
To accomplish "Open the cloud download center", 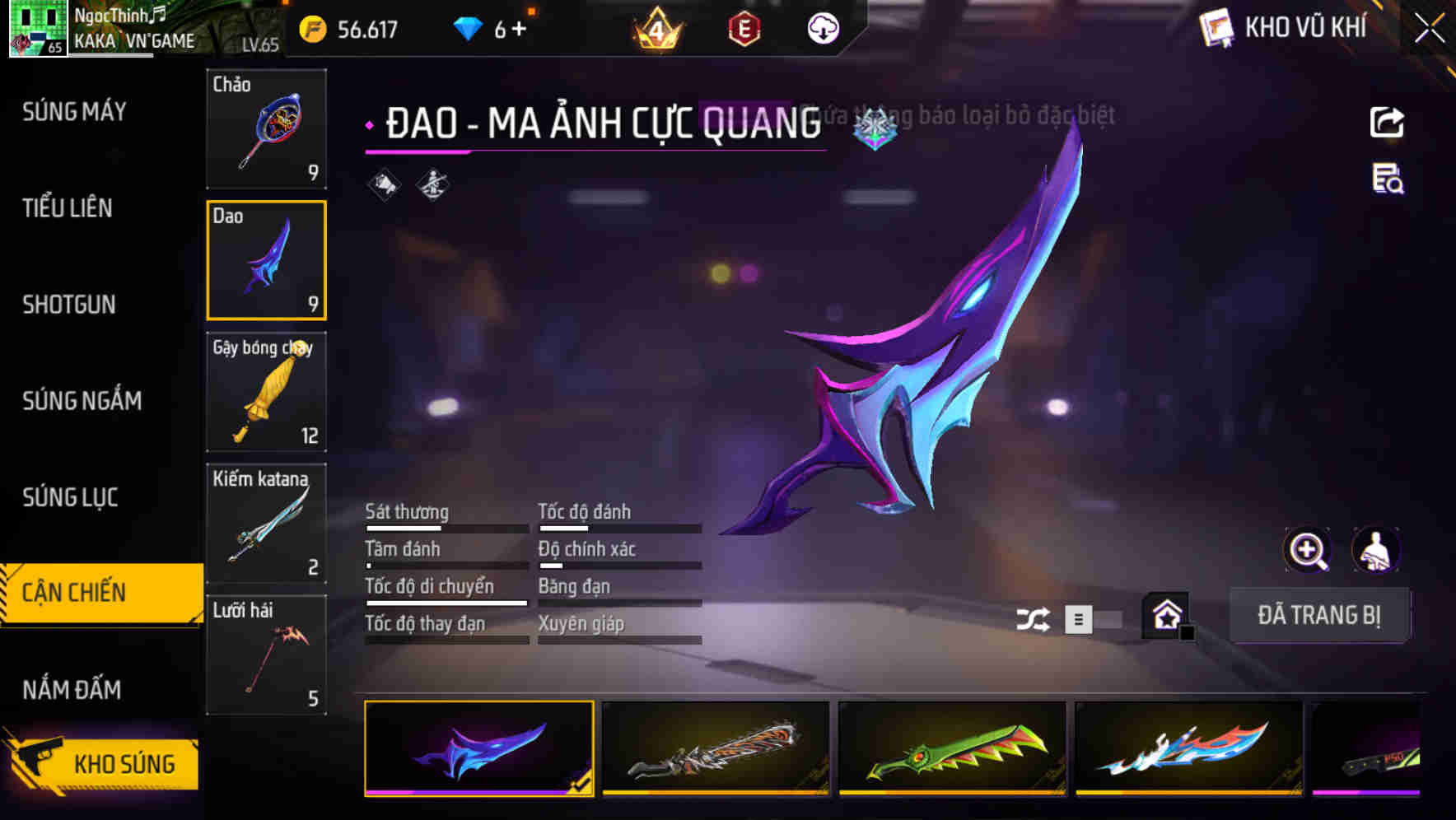I will click(823, 30).
